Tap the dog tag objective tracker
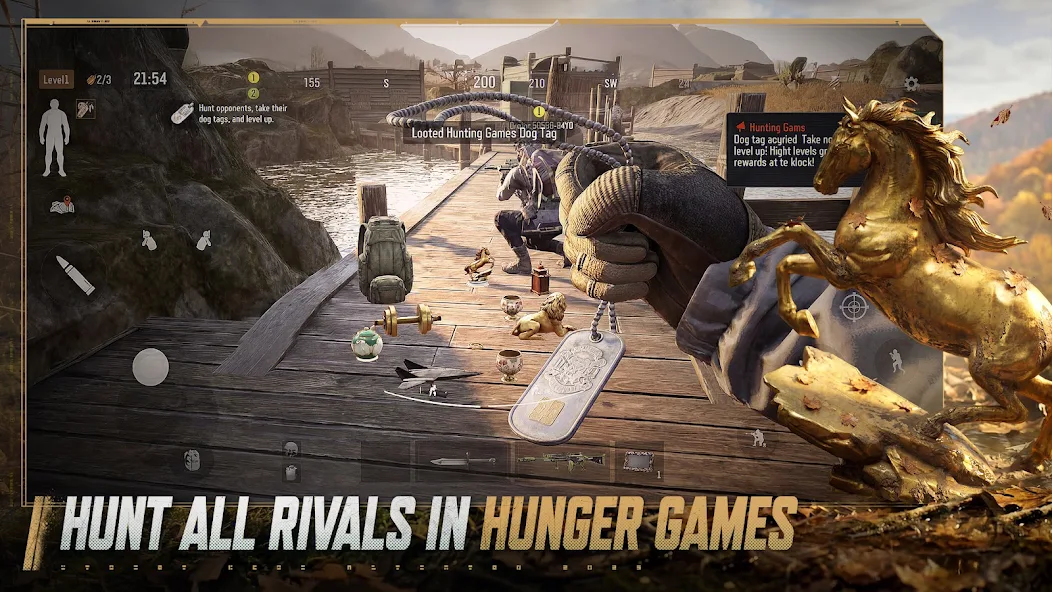Image resolution: width=1052 pixels, height=592 pixels. (183, 114)
